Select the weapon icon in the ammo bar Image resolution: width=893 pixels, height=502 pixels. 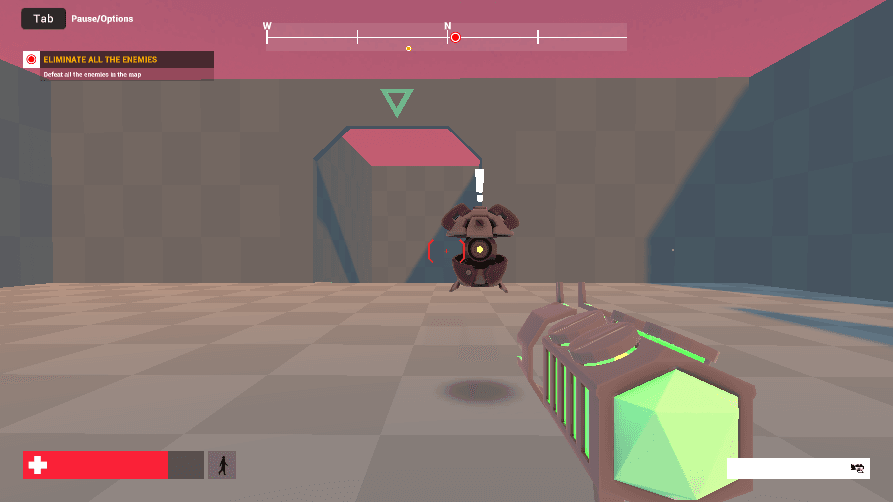click(x=856, y=468)
